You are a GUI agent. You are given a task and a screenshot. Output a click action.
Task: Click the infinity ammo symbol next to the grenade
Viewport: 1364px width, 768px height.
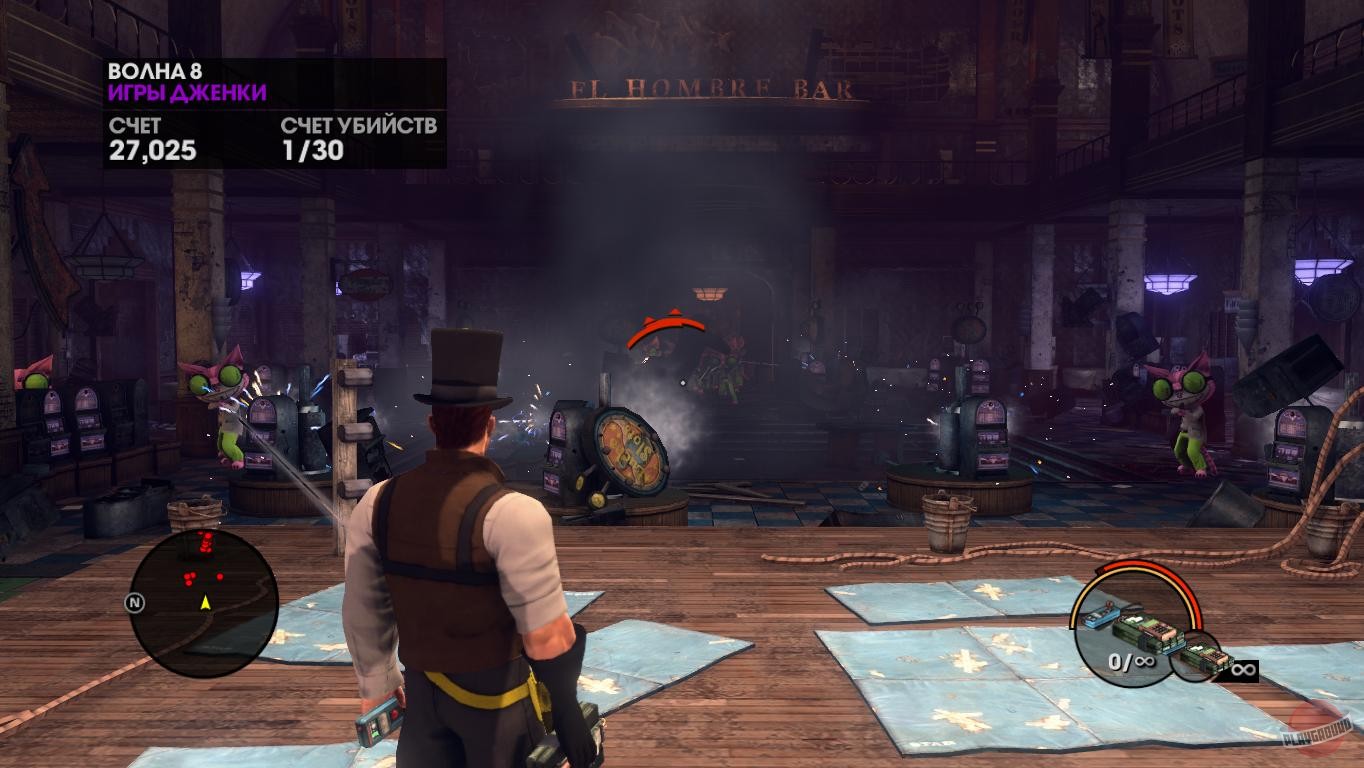coord(1245,669)
